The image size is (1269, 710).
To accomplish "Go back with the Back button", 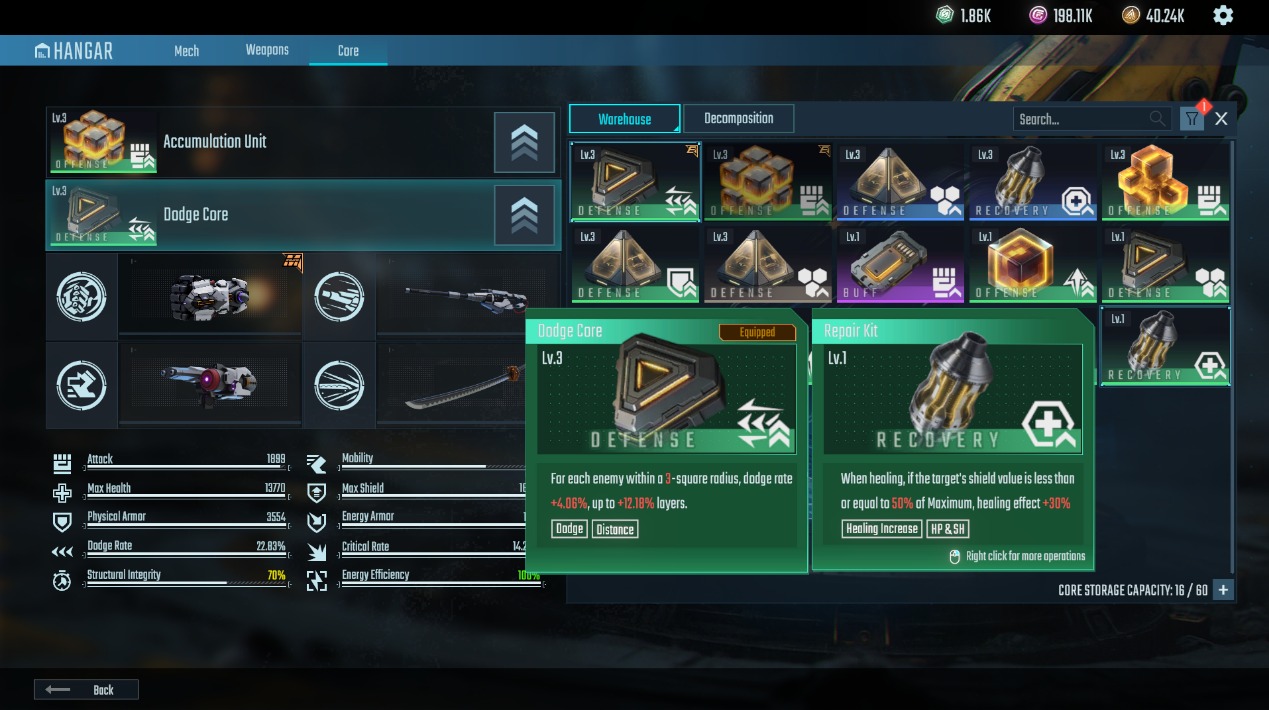I will (86, 690).
